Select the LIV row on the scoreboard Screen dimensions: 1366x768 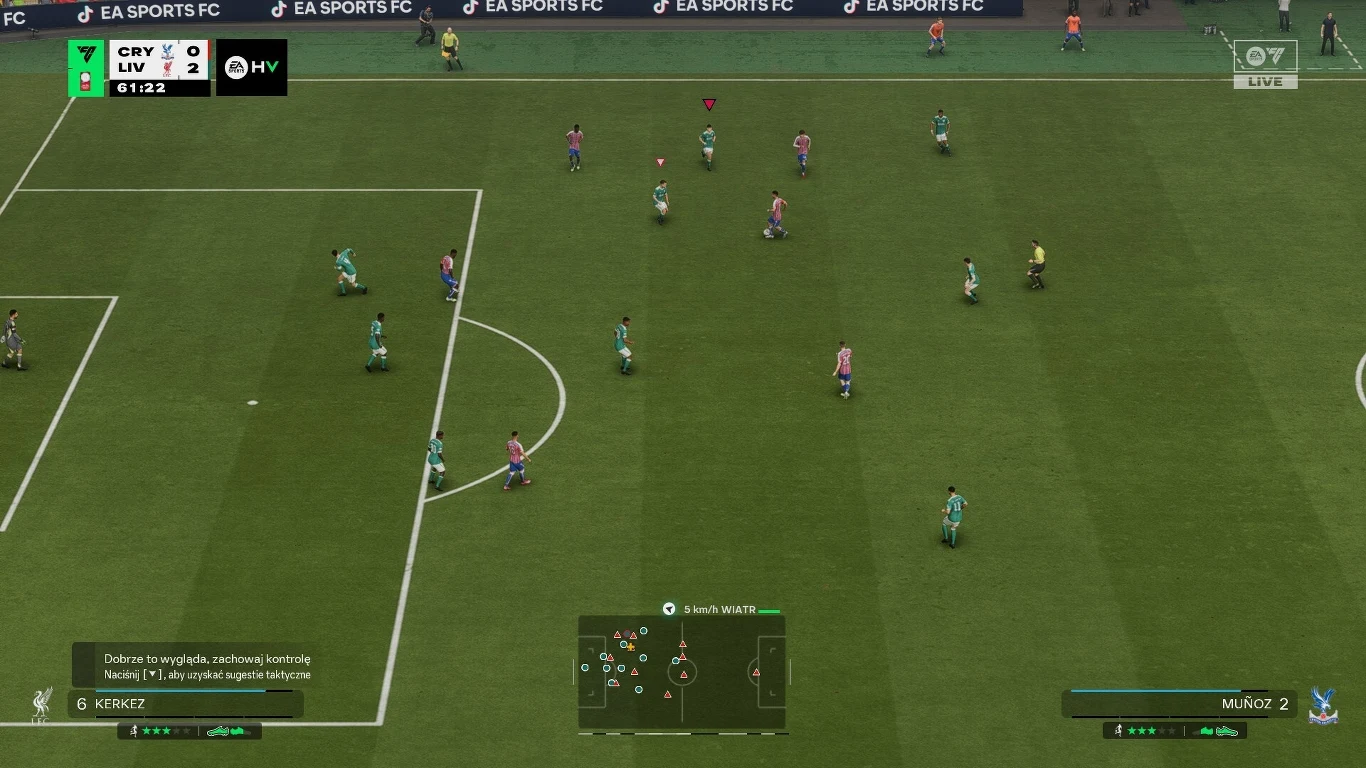point(135,67)
